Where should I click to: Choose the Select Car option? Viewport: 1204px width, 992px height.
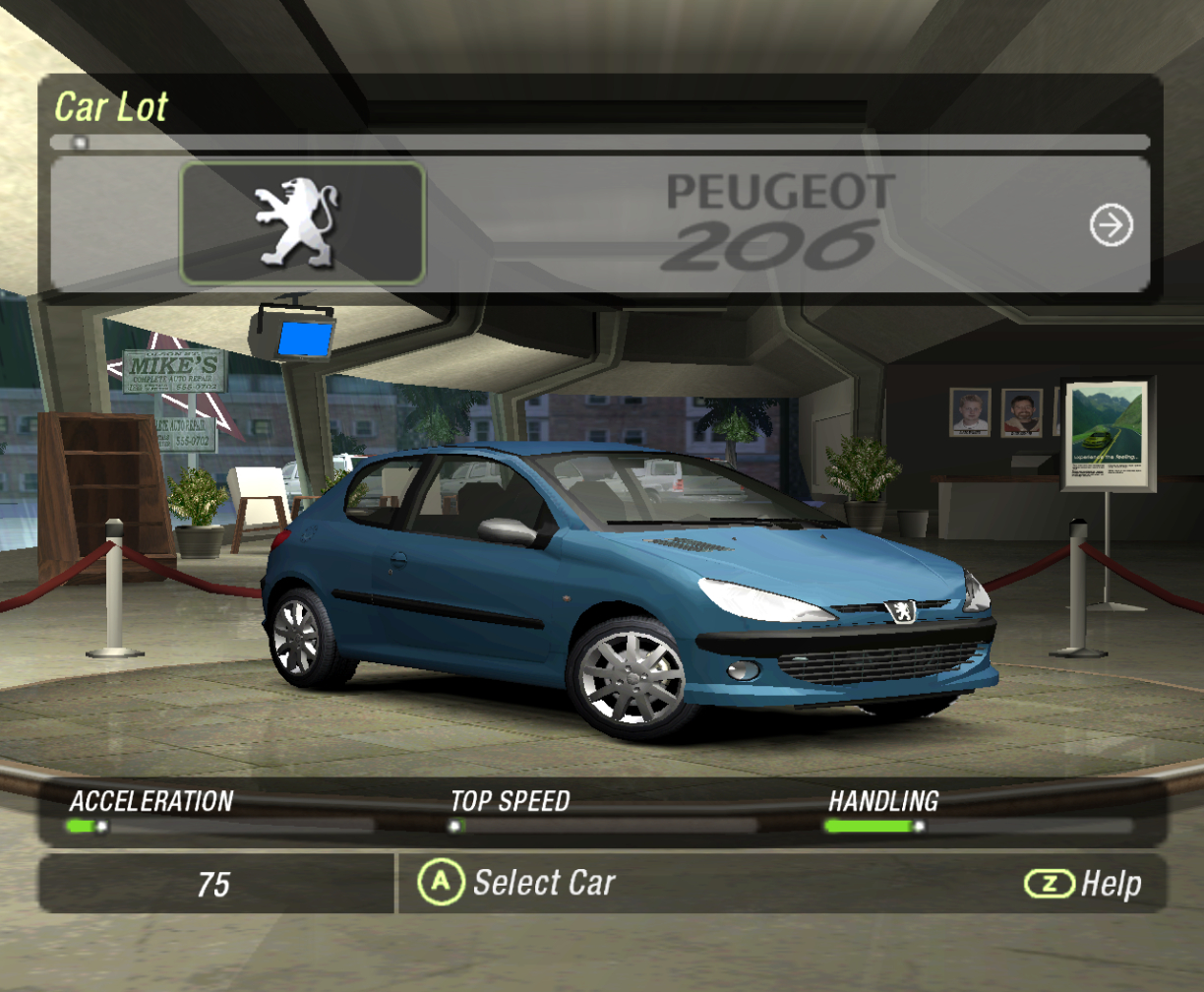(x=517, y=883)
